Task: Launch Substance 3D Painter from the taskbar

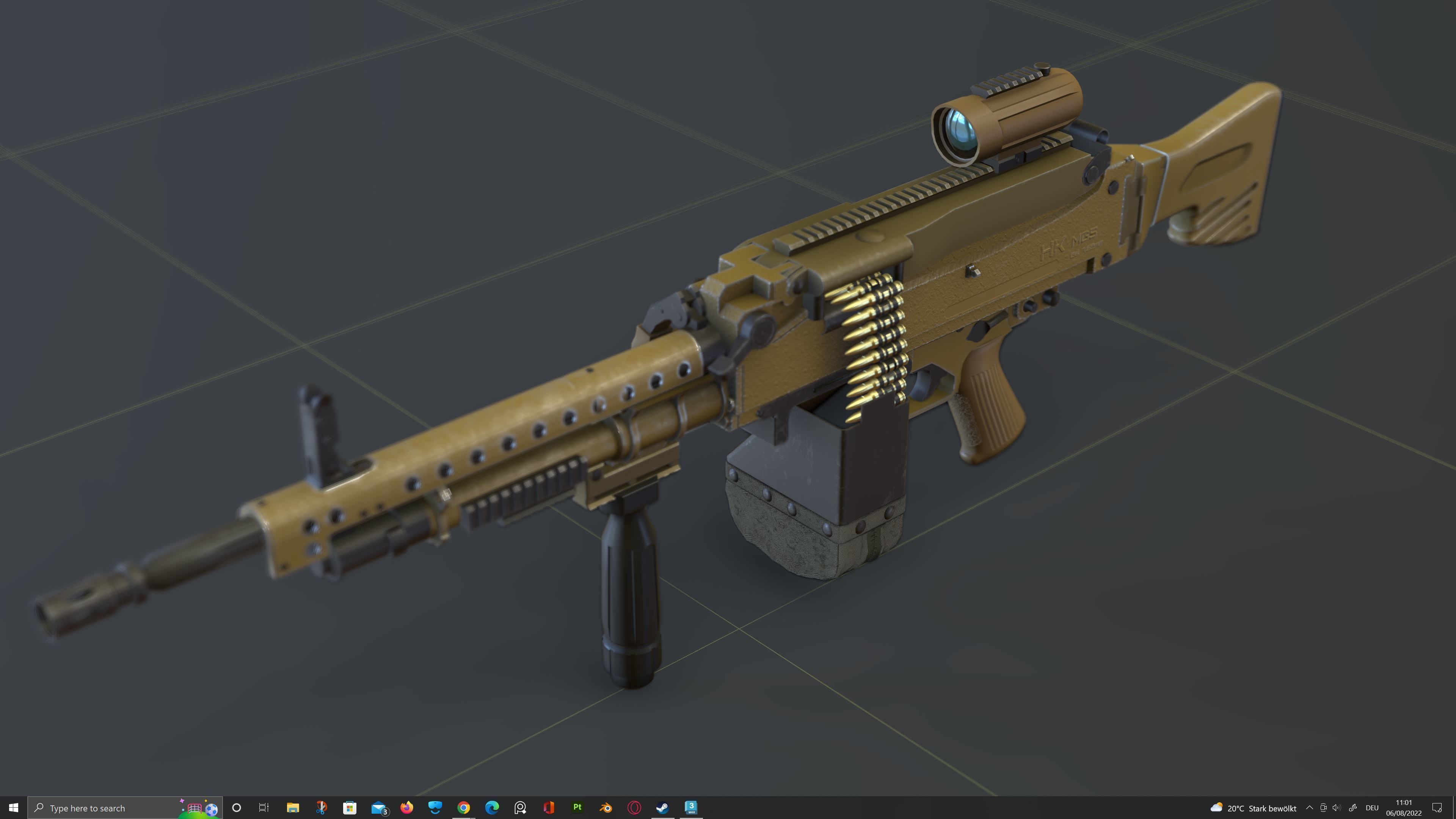Action: tap(577, 807)
